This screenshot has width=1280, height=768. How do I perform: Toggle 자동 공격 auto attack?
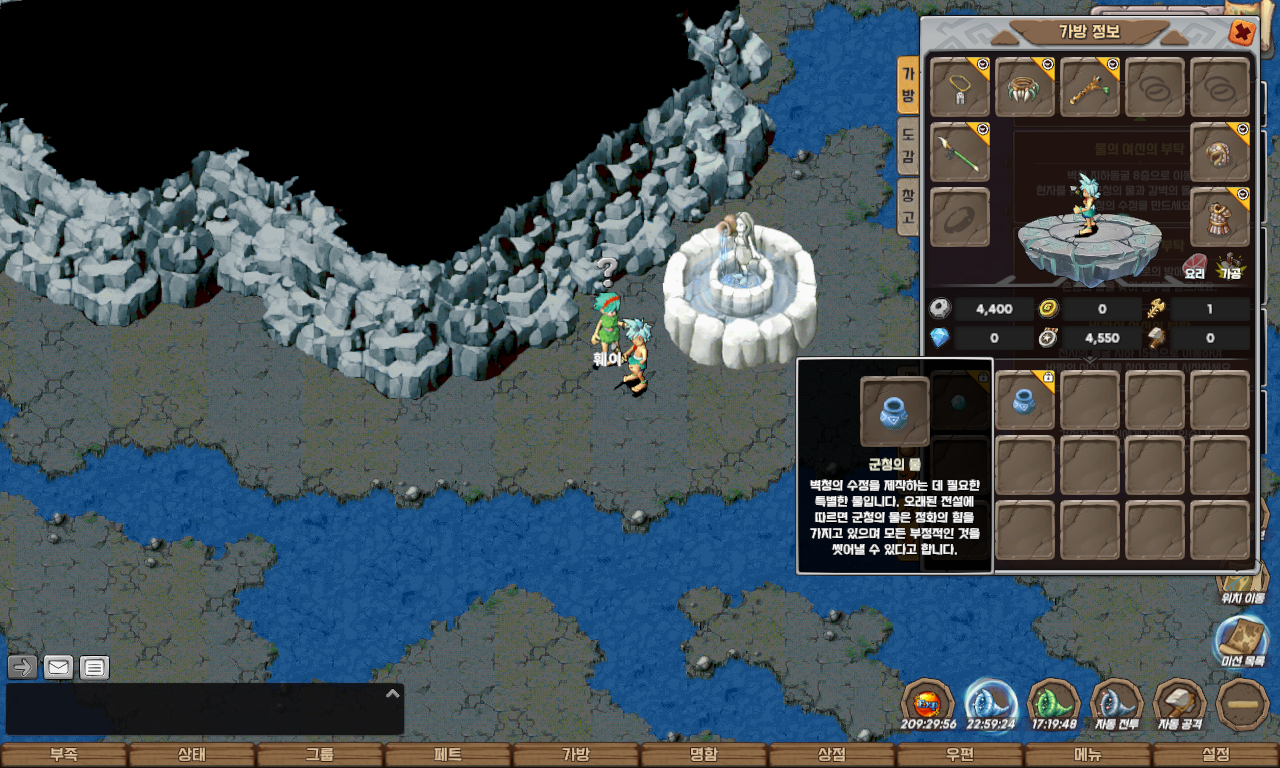(x=1180, y=704)
